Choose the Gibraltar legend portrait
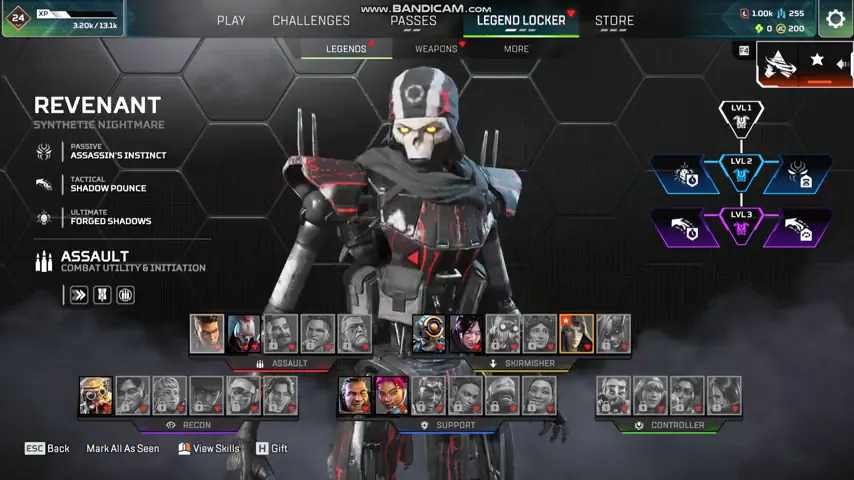Image resolution: width=854 pixels, height=480 pixels. pos(355,396)
